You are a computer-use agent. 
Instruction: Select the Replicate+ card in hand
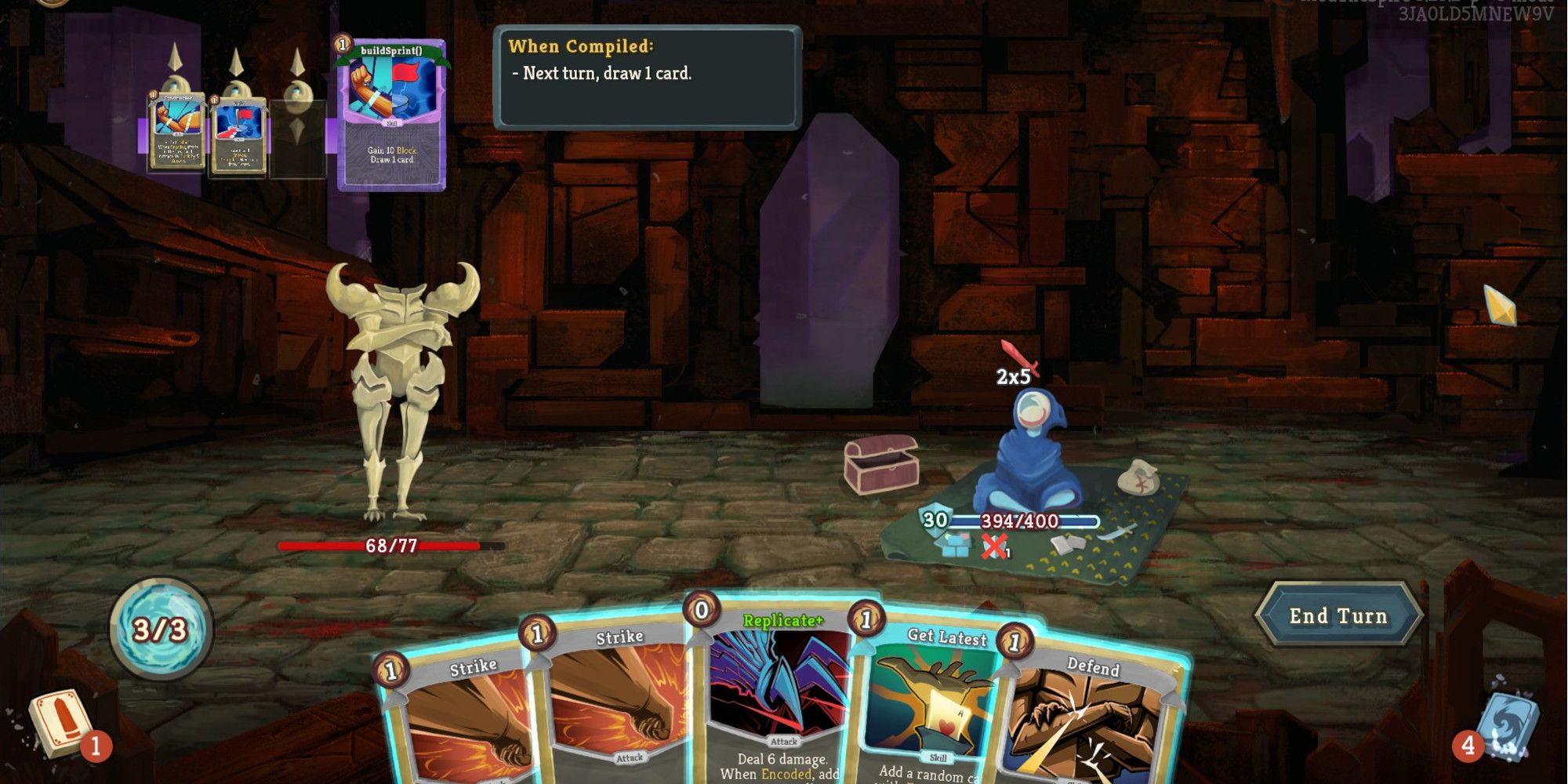click(776, 706)
